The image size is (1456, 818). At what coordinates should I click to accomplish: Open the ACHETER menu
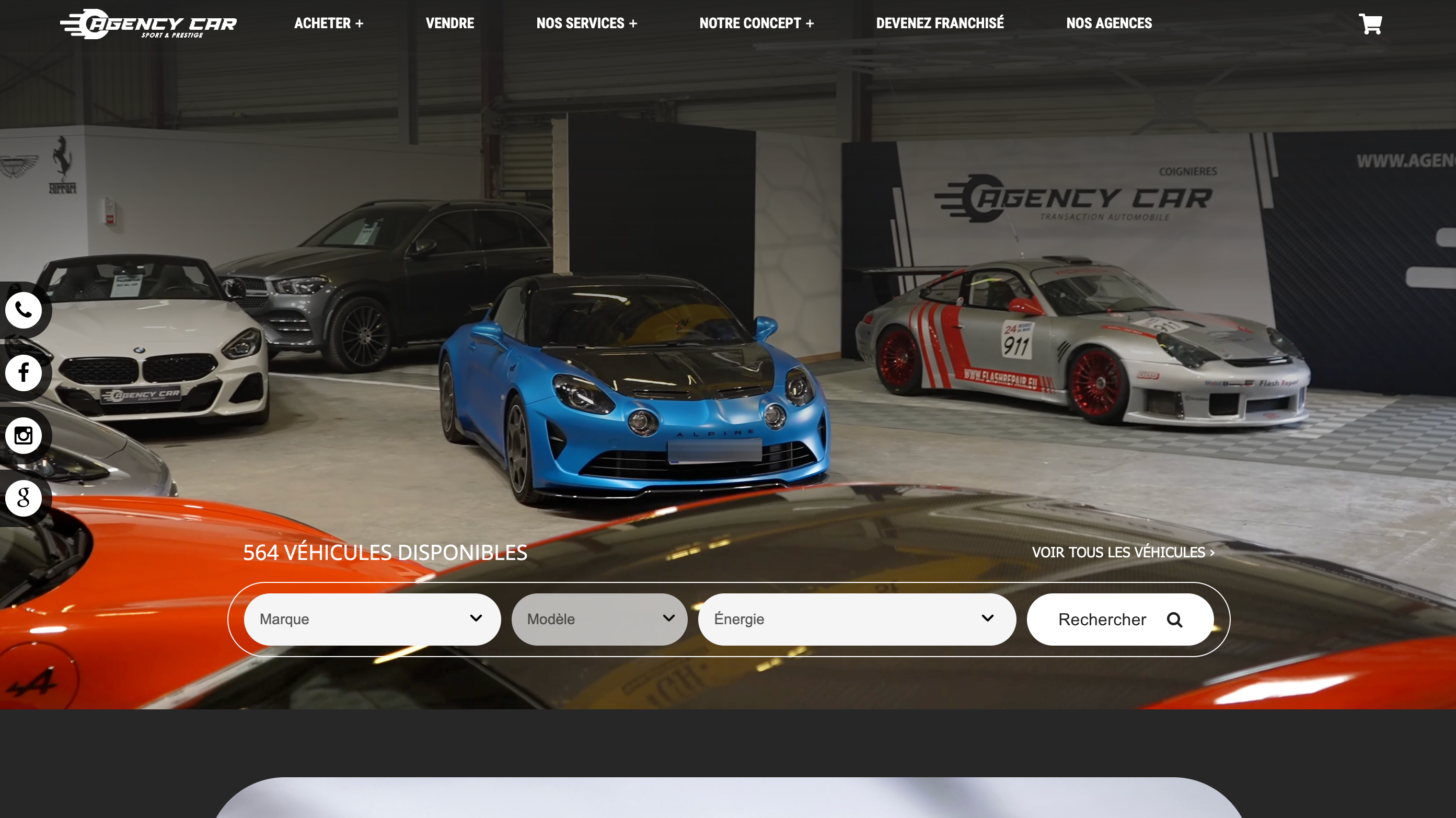pos(328,23)
